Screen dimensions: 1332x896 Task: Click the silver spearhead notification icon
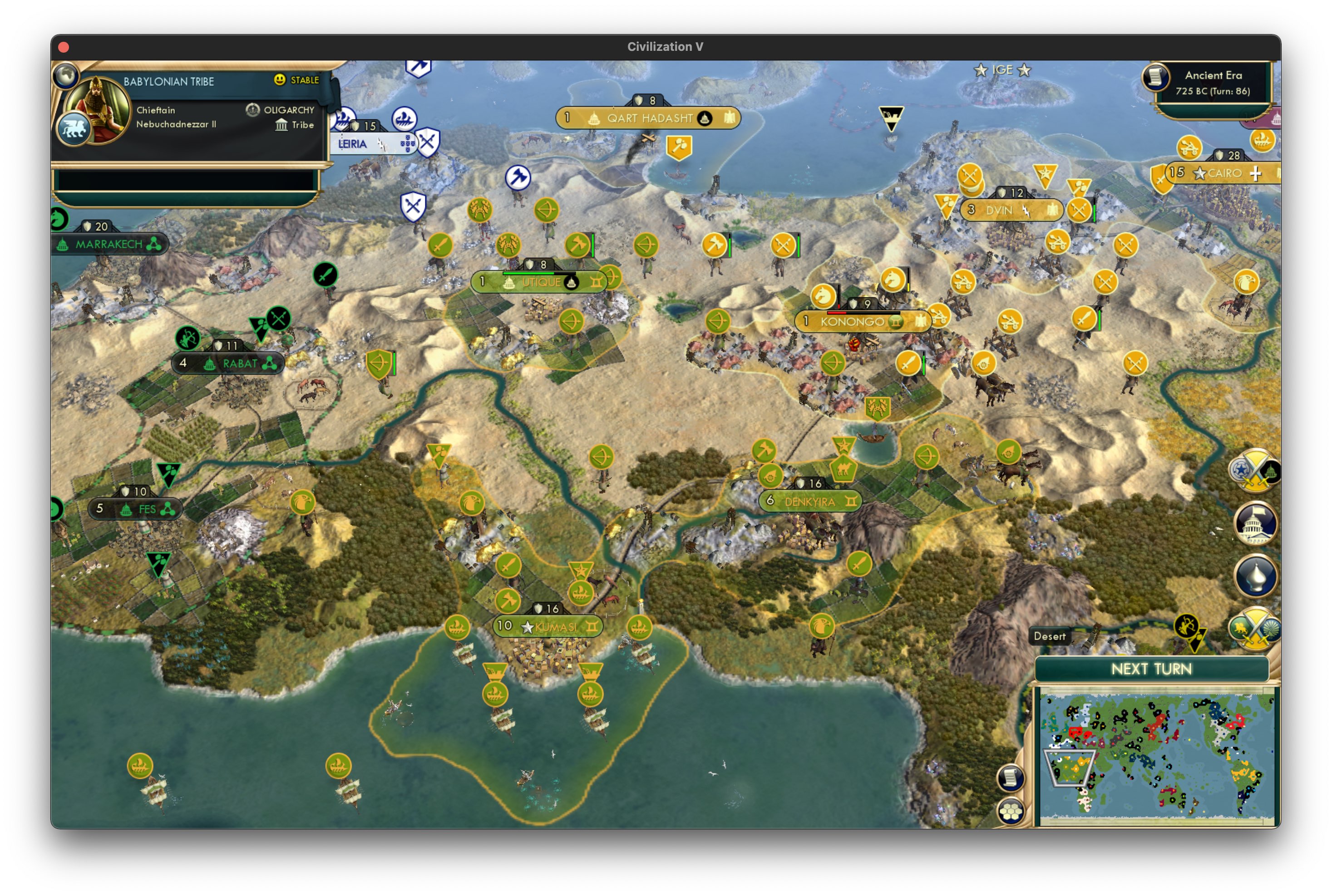[x=1256, y=576]
